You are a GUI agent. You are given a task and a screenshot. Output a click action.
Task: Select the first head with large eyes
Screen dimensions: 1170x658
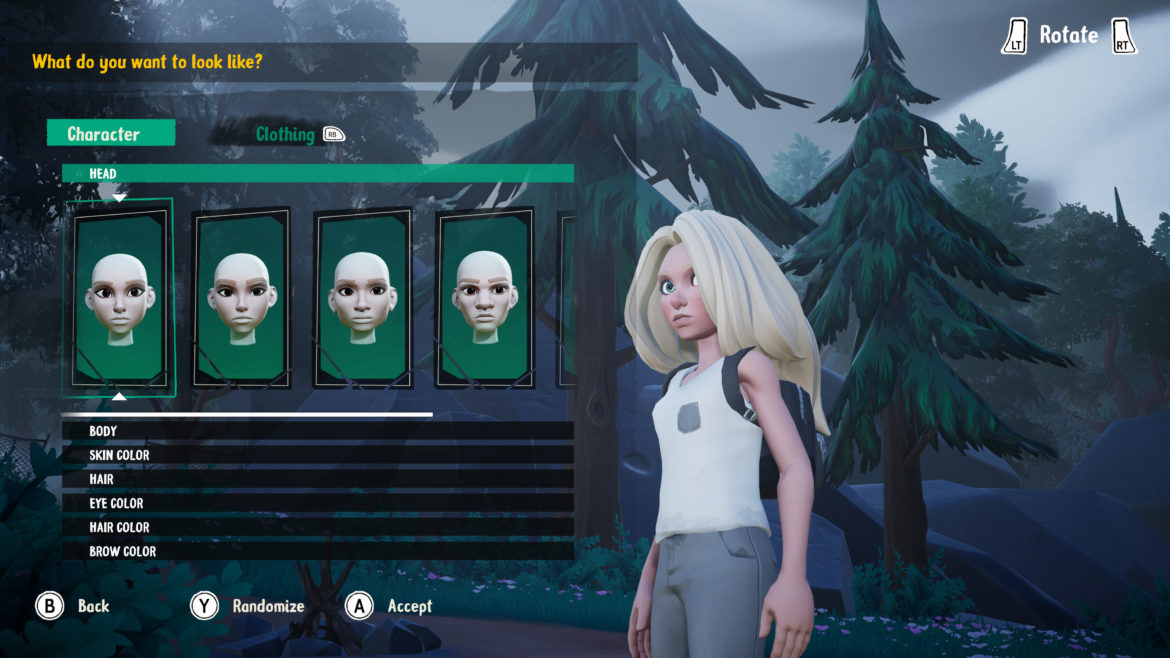119,297
